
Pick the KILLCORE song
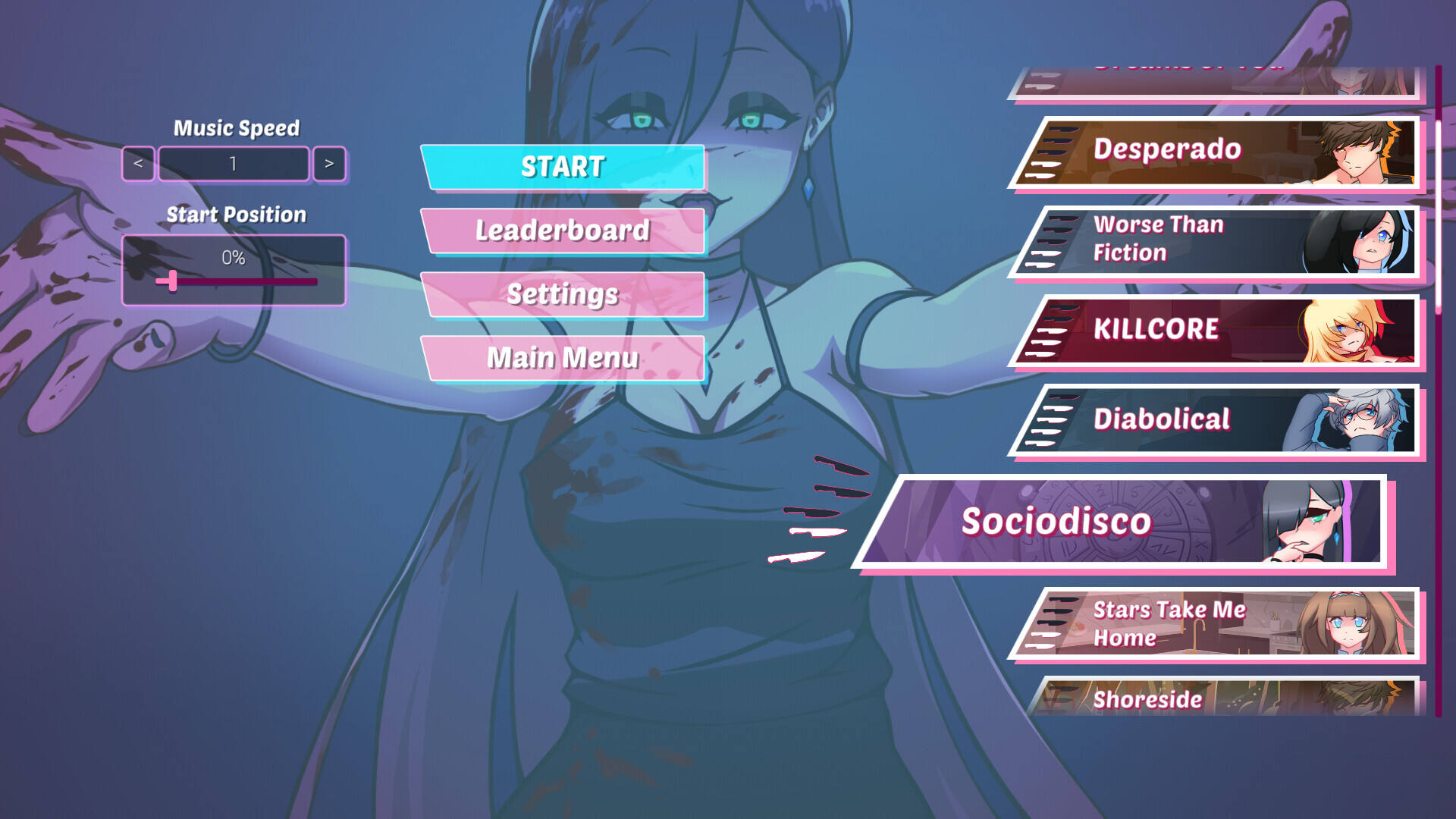[x=1213, y=331]
